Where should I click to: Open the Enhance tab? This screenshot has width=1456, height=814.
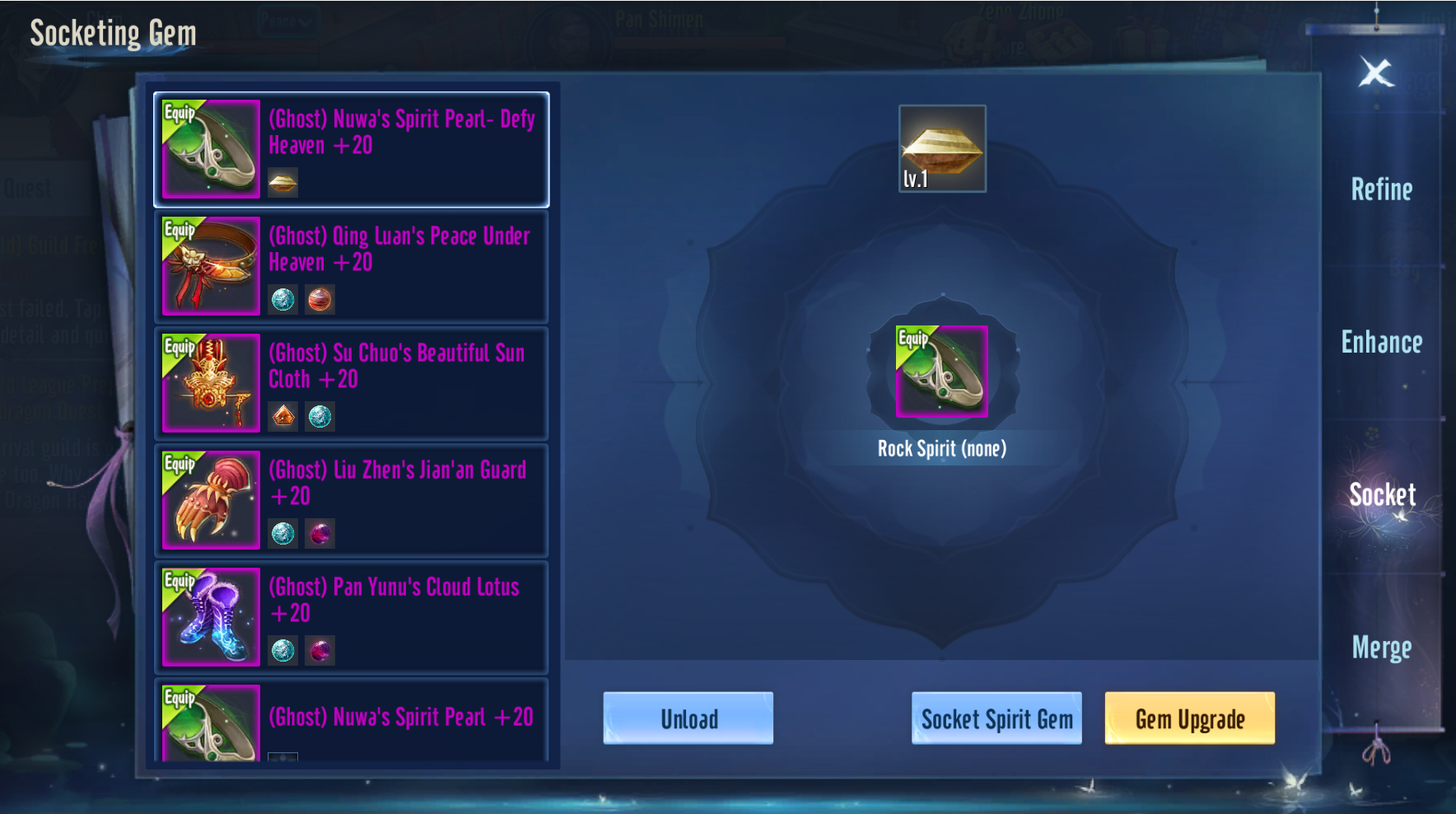[1381, 342]
